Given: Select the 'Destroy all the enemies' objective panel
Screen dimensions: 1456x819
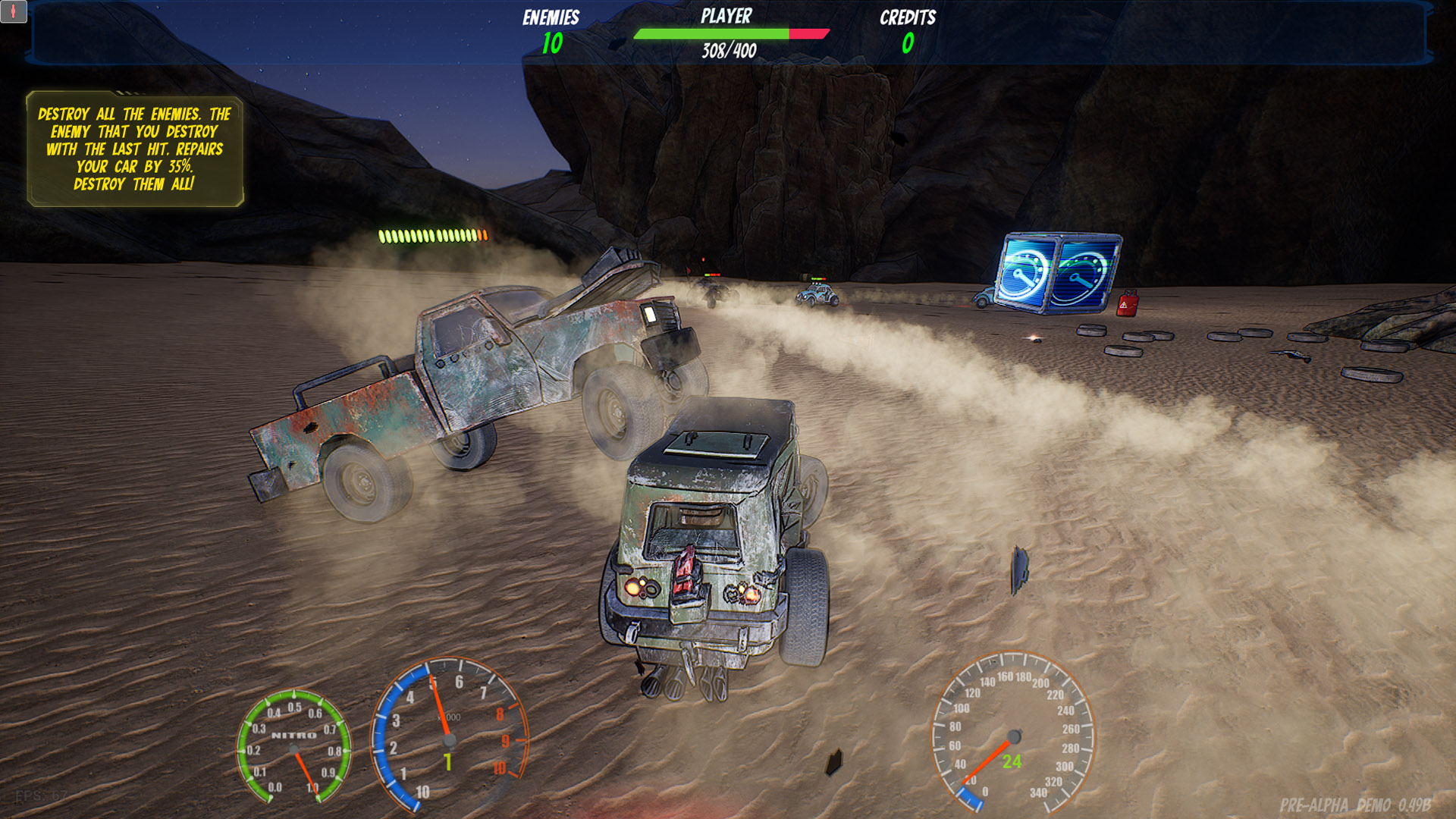Looking at the screenshot, I should (135, 149).
